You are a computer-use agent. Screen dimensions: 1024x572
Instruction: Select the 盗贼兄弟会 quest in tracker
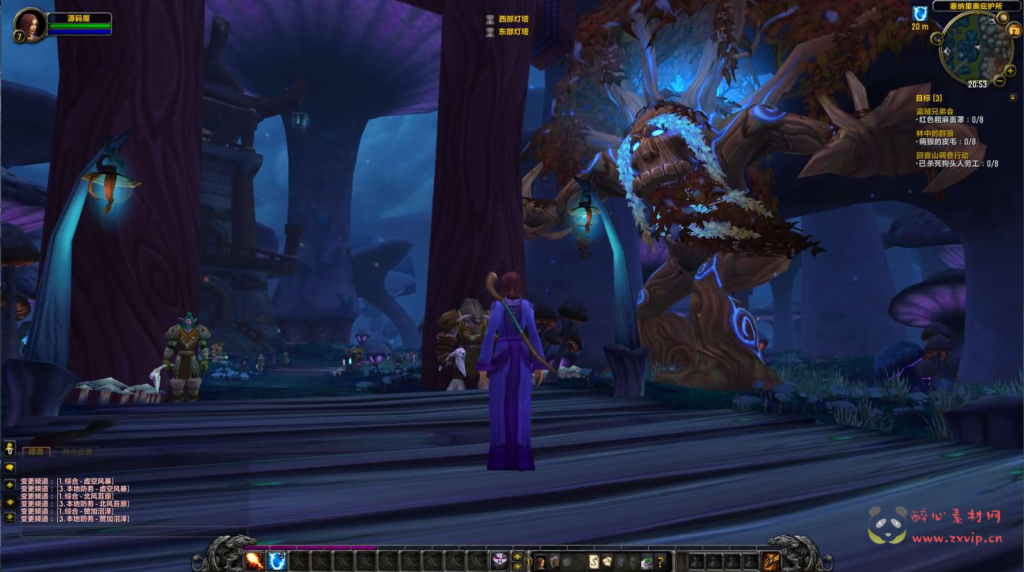click(x=935, y=111)
